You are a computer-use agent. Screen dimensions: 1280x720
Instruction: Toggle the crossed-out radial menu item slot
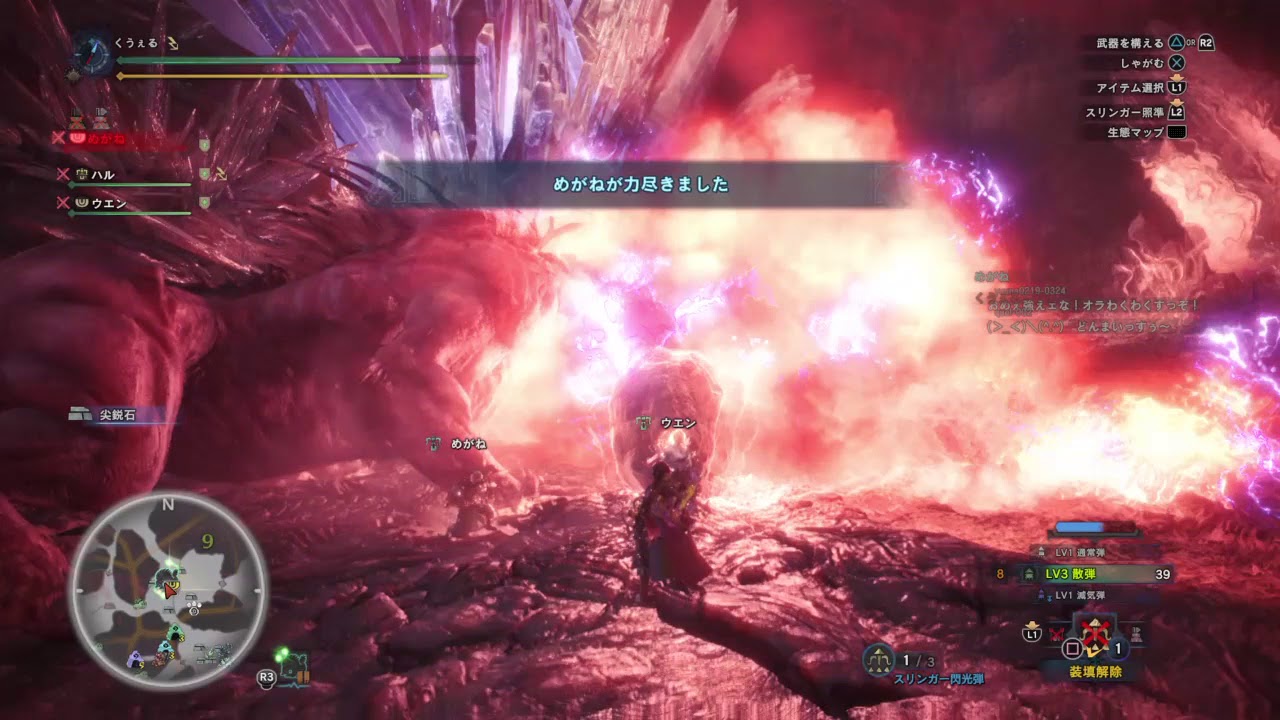click(1055, 634)
